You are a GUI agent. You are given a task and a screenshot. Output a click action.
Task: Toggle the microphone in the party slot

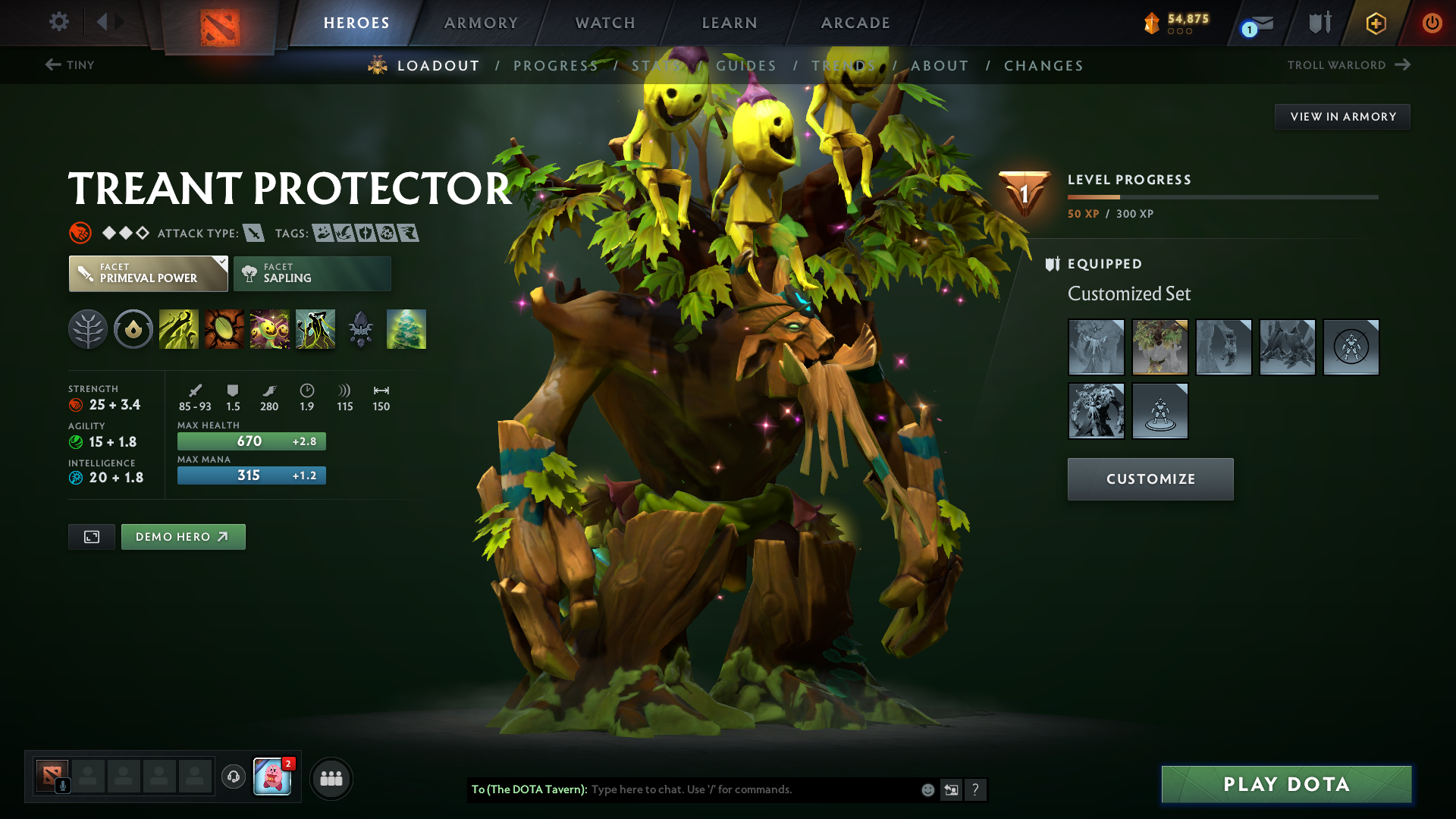(x=63, y=784)
